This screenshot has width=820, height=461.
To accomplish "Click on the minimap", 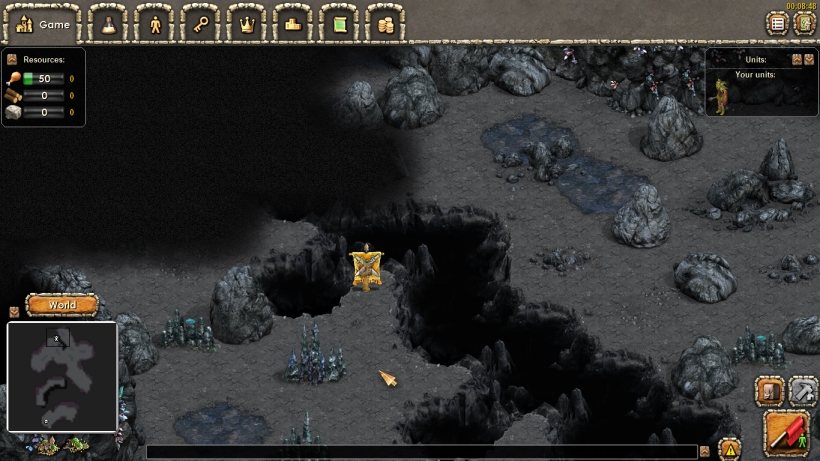I will click(x=62, y=376).
